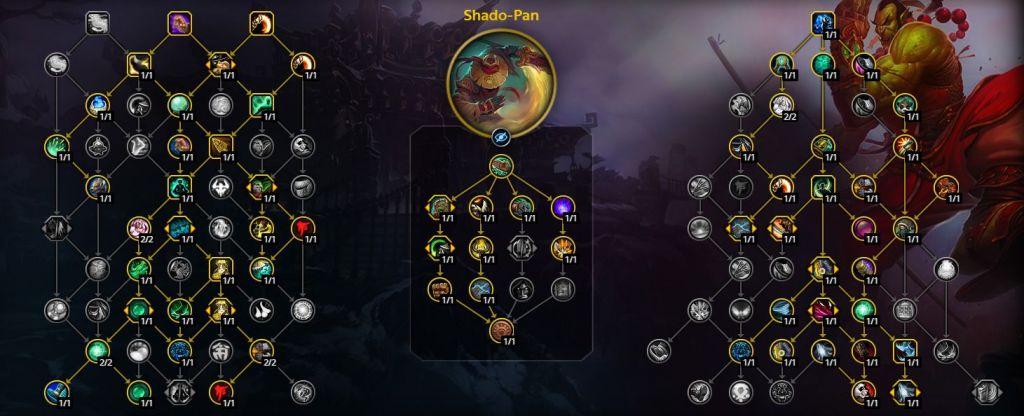Select the orange crescent ability icon
This screenshot has height=416, width=1024.
pyautogui.click(x=262, y=21)
